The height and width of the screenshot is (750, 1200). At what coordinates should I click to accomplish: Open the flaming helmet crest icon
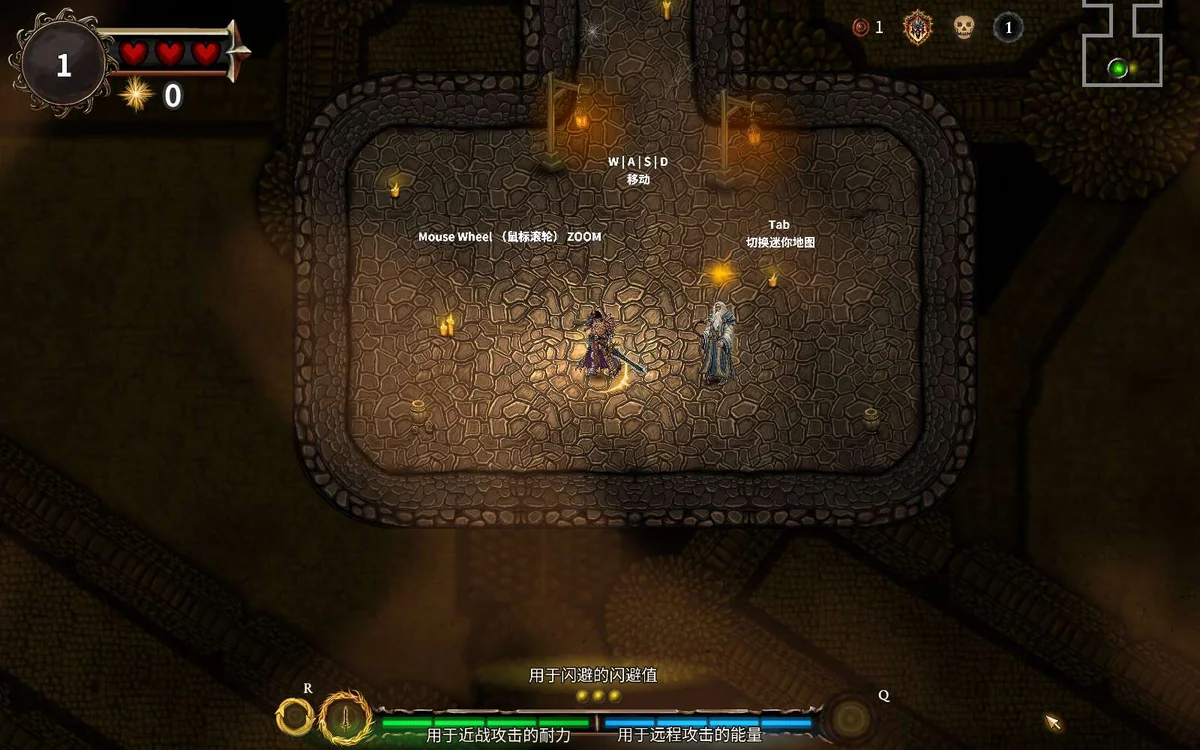(917, 27)
